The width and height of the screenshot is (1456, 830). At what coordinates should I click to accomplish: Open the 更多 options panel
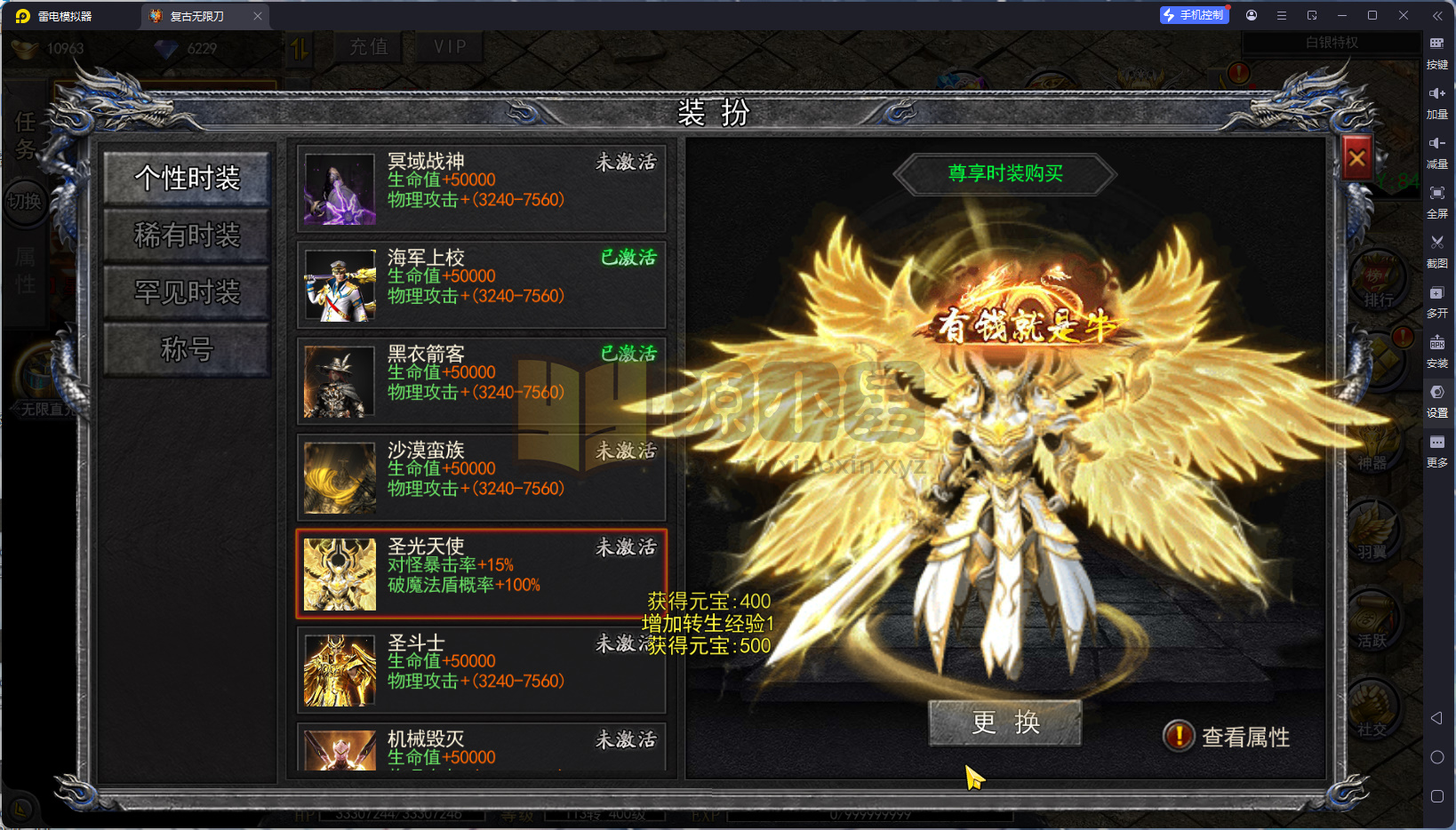tap(1438, 451)
